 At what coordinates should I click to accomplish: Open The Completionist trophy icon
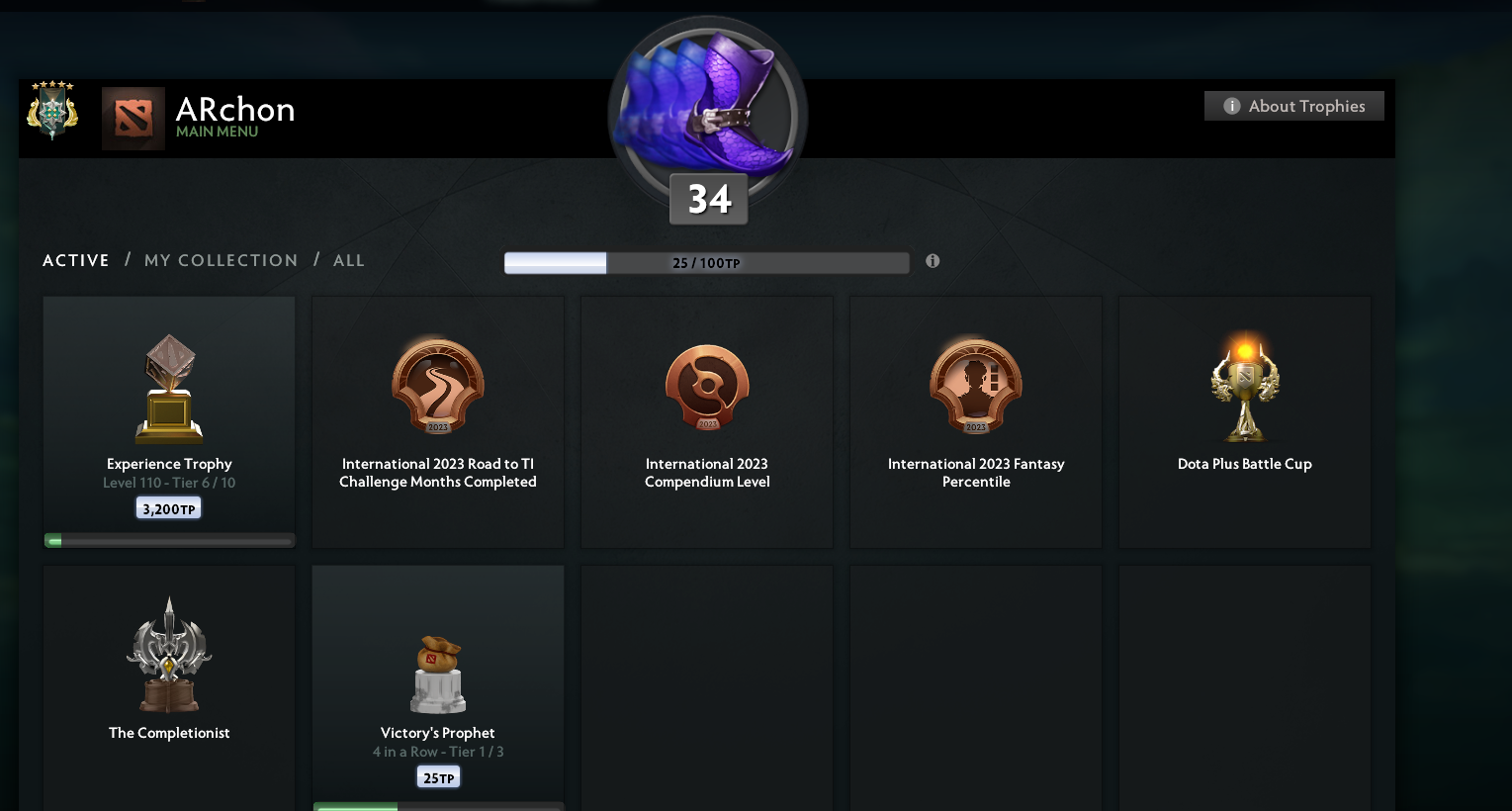pos(168,655)
